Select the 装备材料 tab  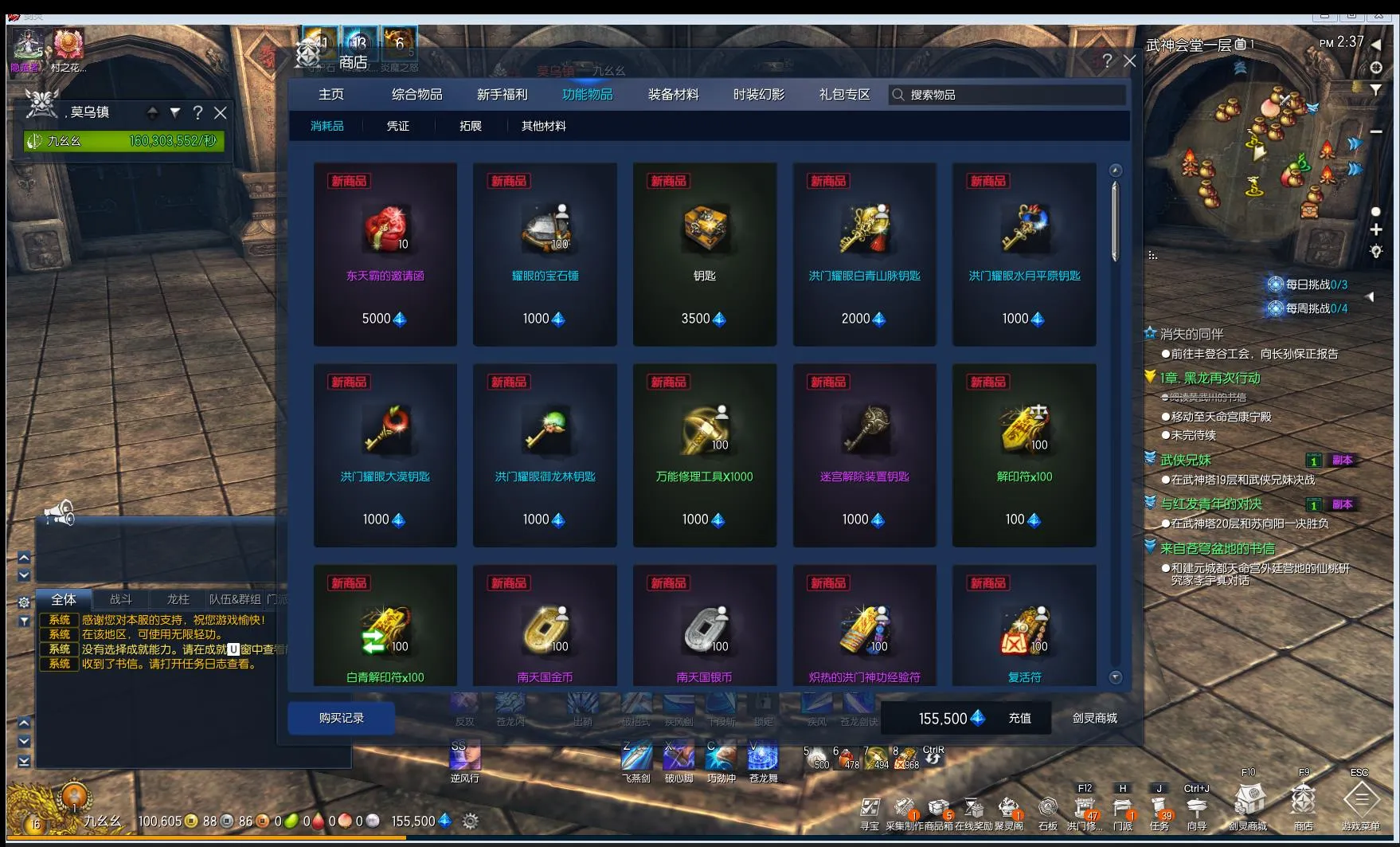pos(673,95)
